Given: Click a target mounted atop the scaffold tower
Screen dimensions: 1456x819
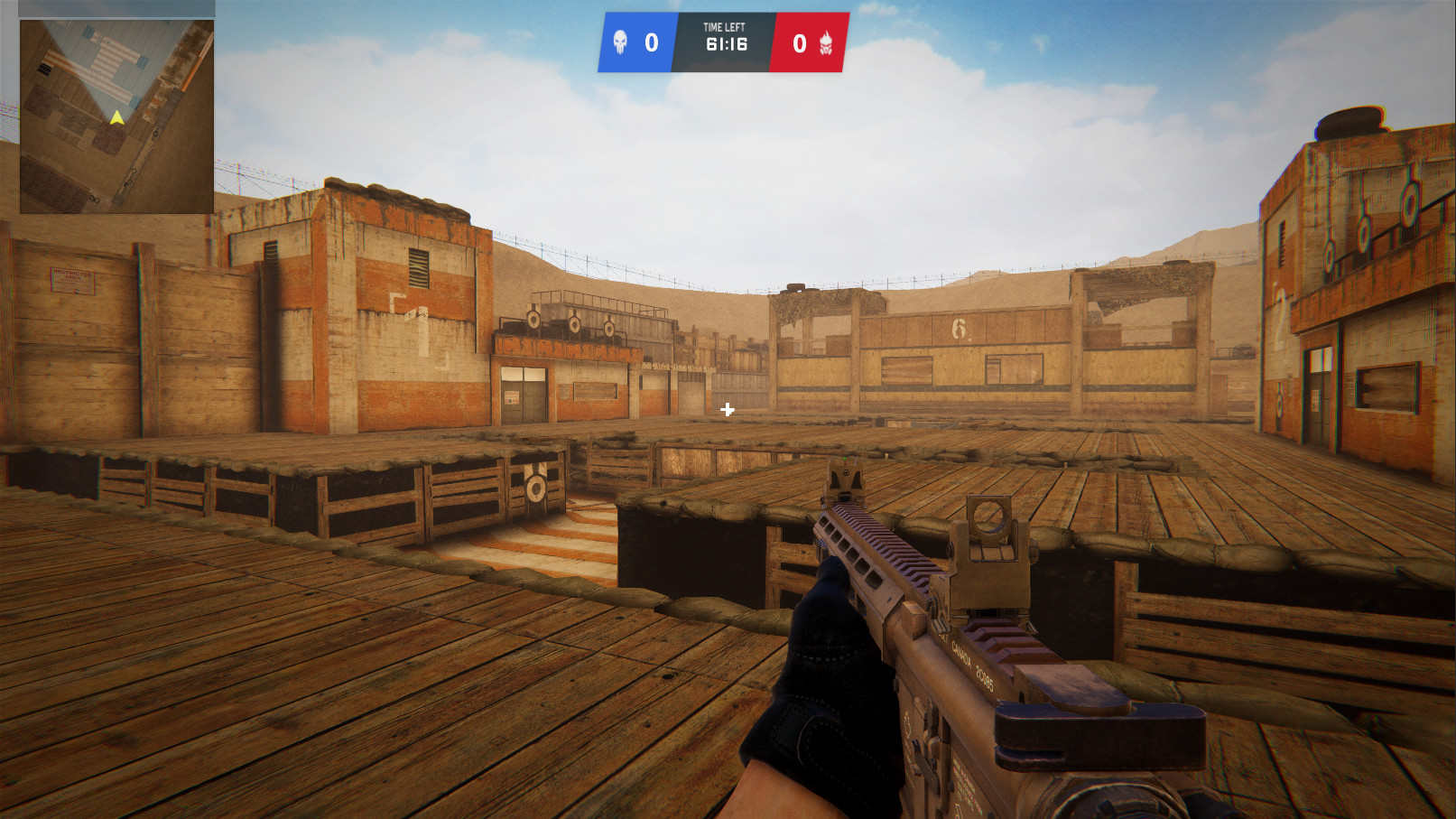Looking at the screenshot, I should coord(533,321).
